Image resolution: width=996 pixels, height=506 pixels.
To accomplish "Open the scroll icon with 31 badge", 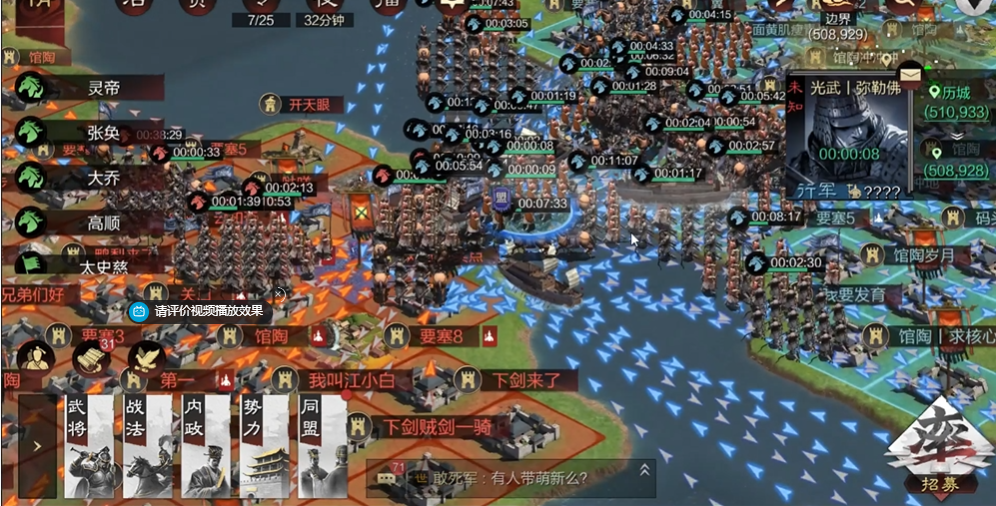I will pyautogui.click(x=92, y=357).
